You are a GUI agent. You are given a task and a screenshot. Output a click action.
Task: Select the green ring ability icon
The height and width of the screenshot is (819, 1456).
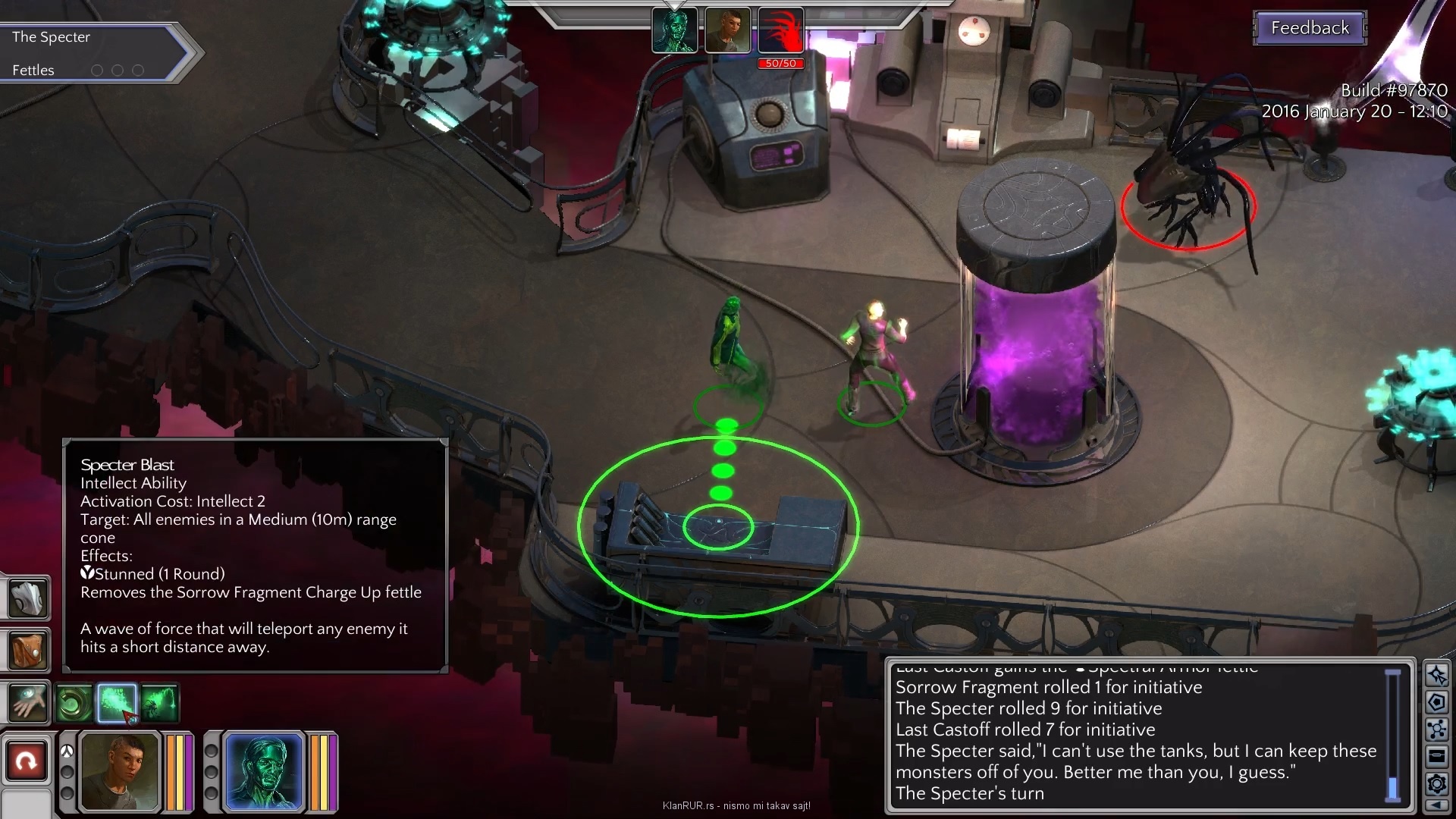click(x=74, y=703)
